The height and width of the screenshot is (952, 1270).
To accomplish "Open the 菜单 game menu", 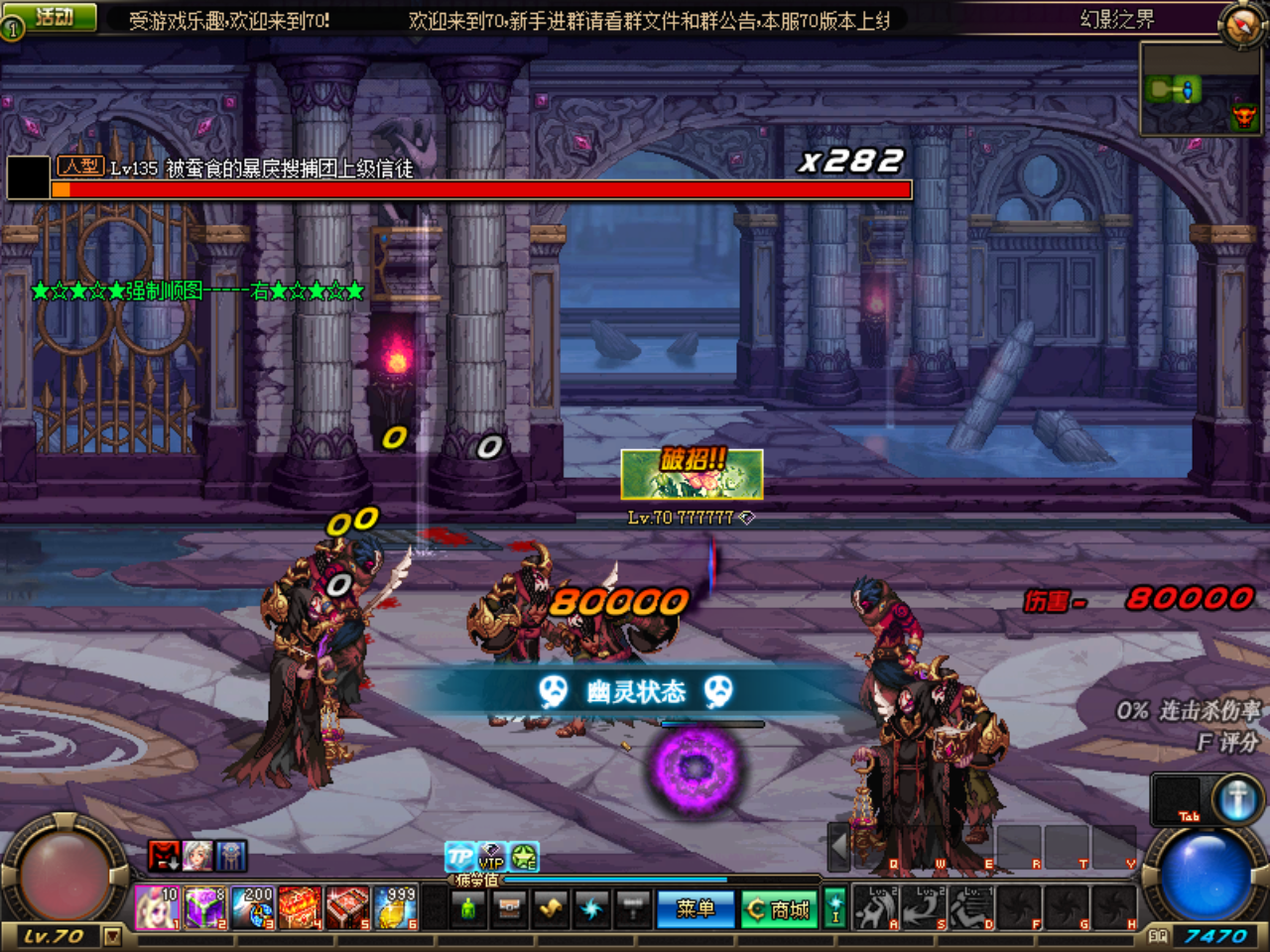I will tap(694, 909).
